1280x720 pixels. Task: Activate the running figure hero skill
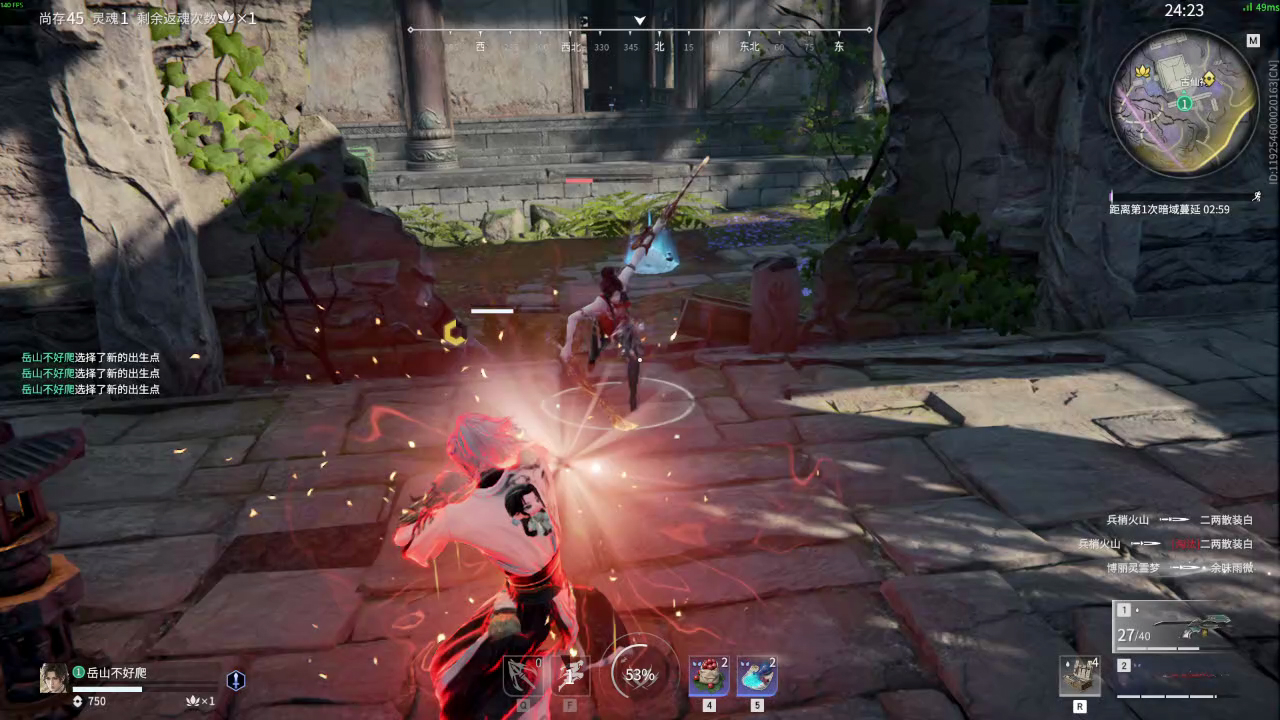coord(571,676)
